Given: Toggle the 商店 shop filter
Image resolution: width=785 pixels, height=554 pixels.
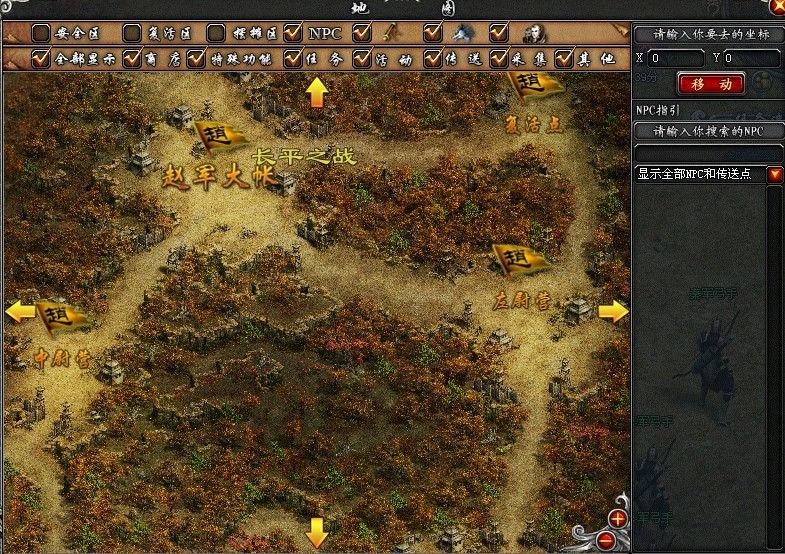Looking at the screenshot, I should coord(131,59).
